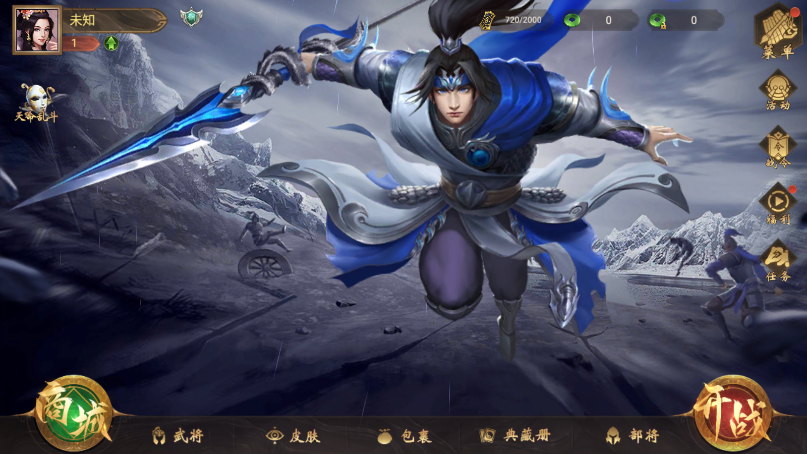Show the 典藏册 collection album
Image resolution: width=807 pixels, height=454 pixels.
point(515,436)
